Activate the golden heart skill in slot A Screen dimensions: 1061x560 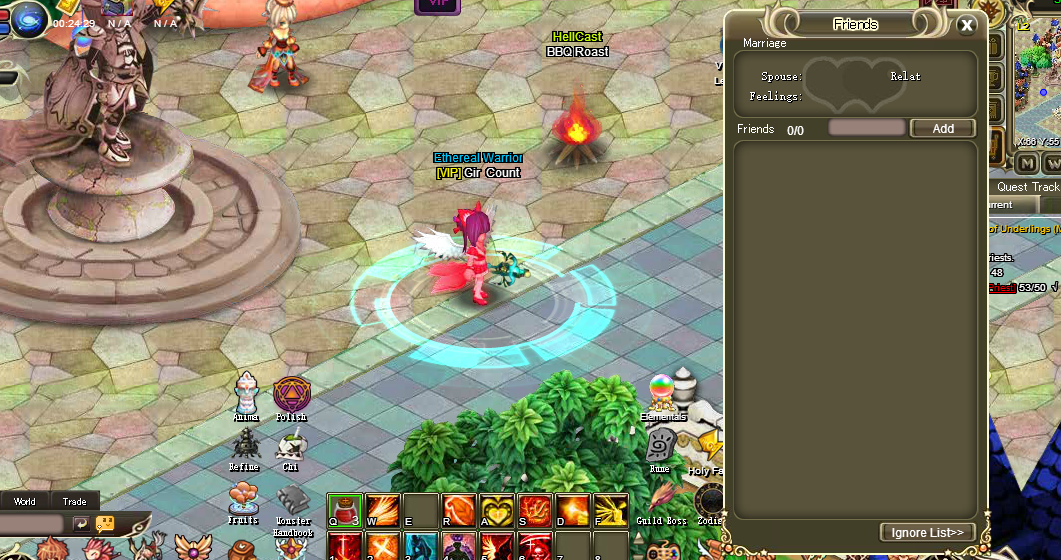[x=497, y=510]
